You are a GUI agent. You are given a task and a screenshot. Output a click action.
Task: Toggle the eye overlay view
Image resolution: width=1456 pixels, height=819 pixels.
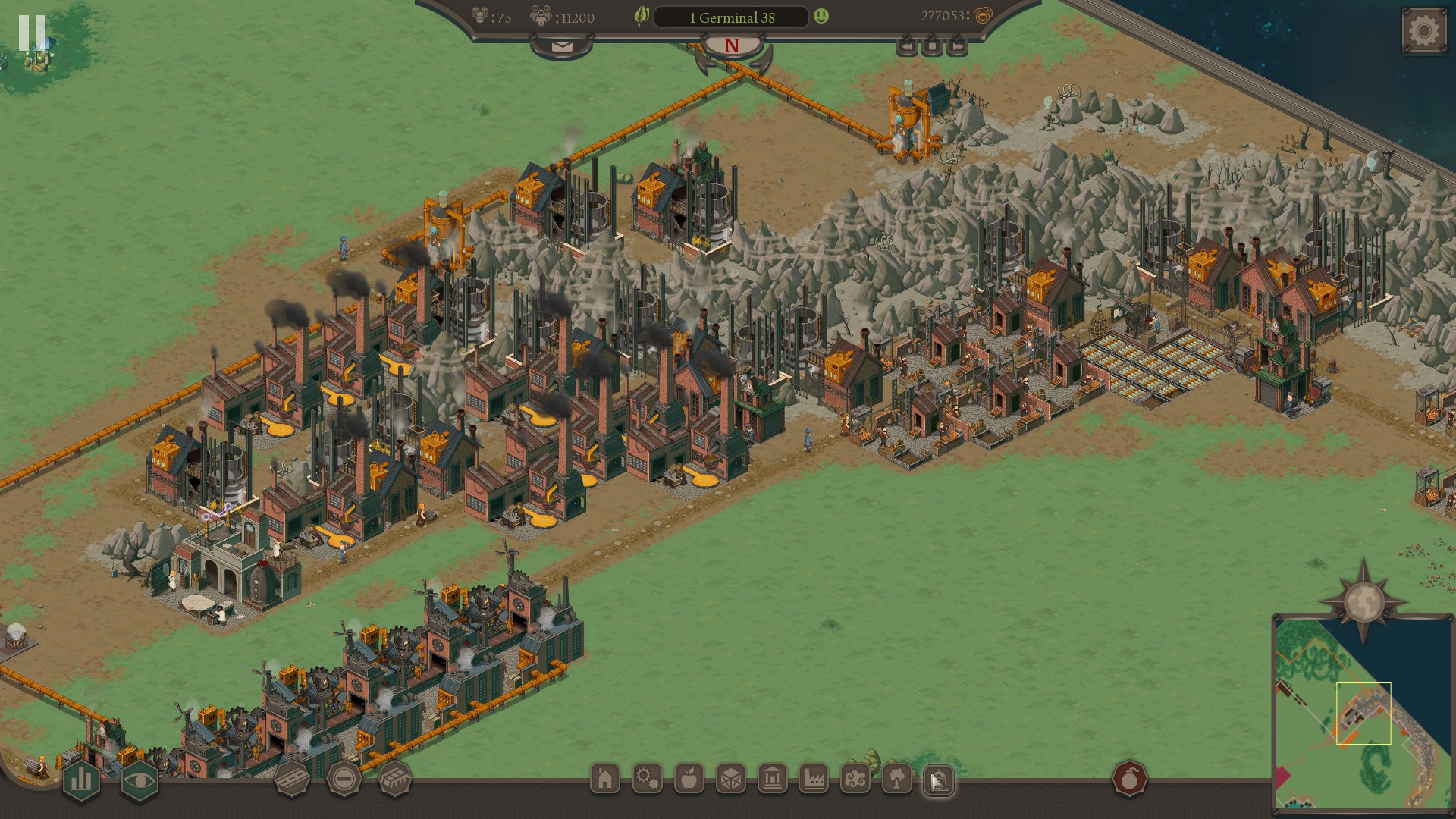tap(140, 780)
